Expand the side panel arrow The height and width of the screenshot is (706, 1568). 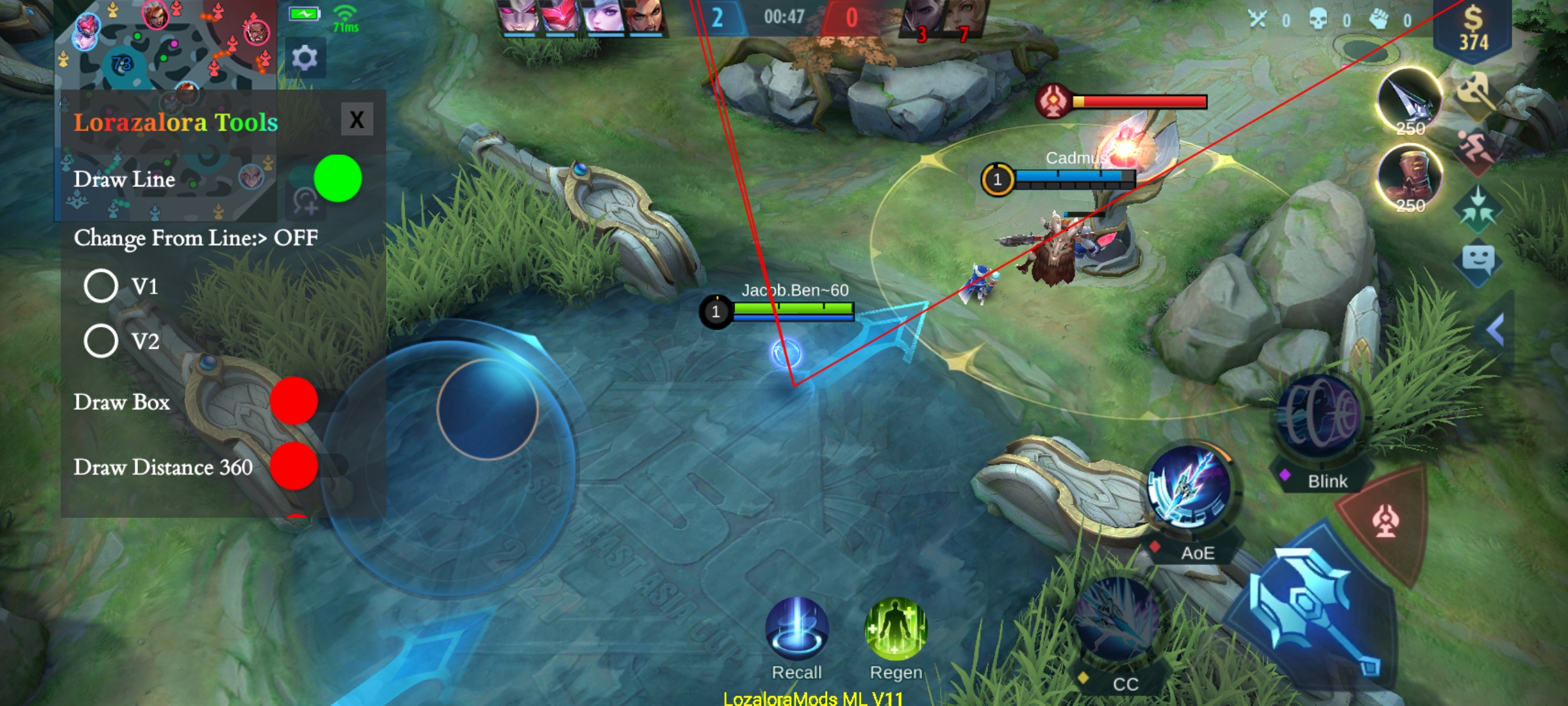coord(1495,329)
